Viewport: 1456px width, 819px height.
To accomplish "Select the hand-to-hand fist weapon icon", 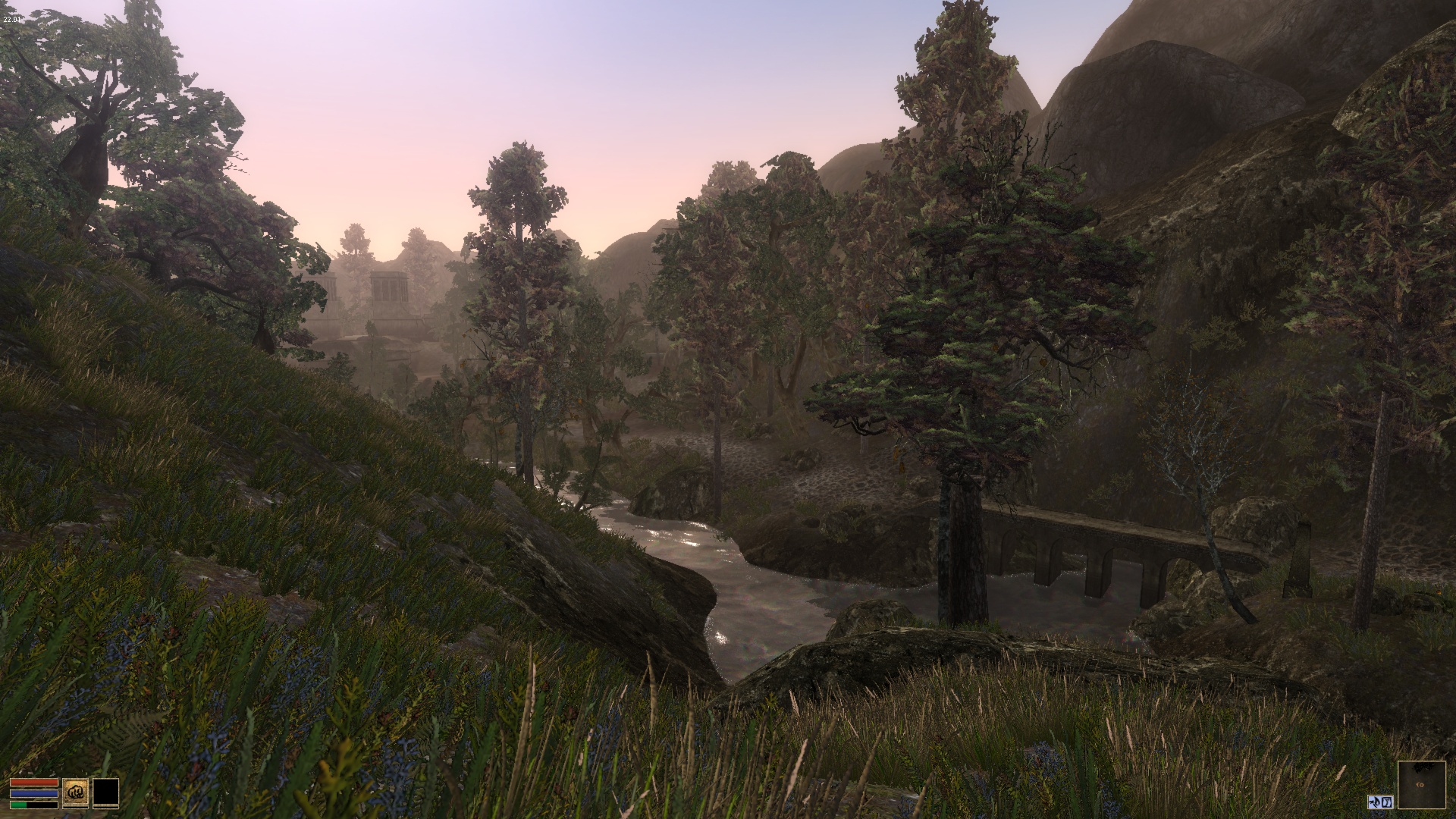I will click(76, 792).
